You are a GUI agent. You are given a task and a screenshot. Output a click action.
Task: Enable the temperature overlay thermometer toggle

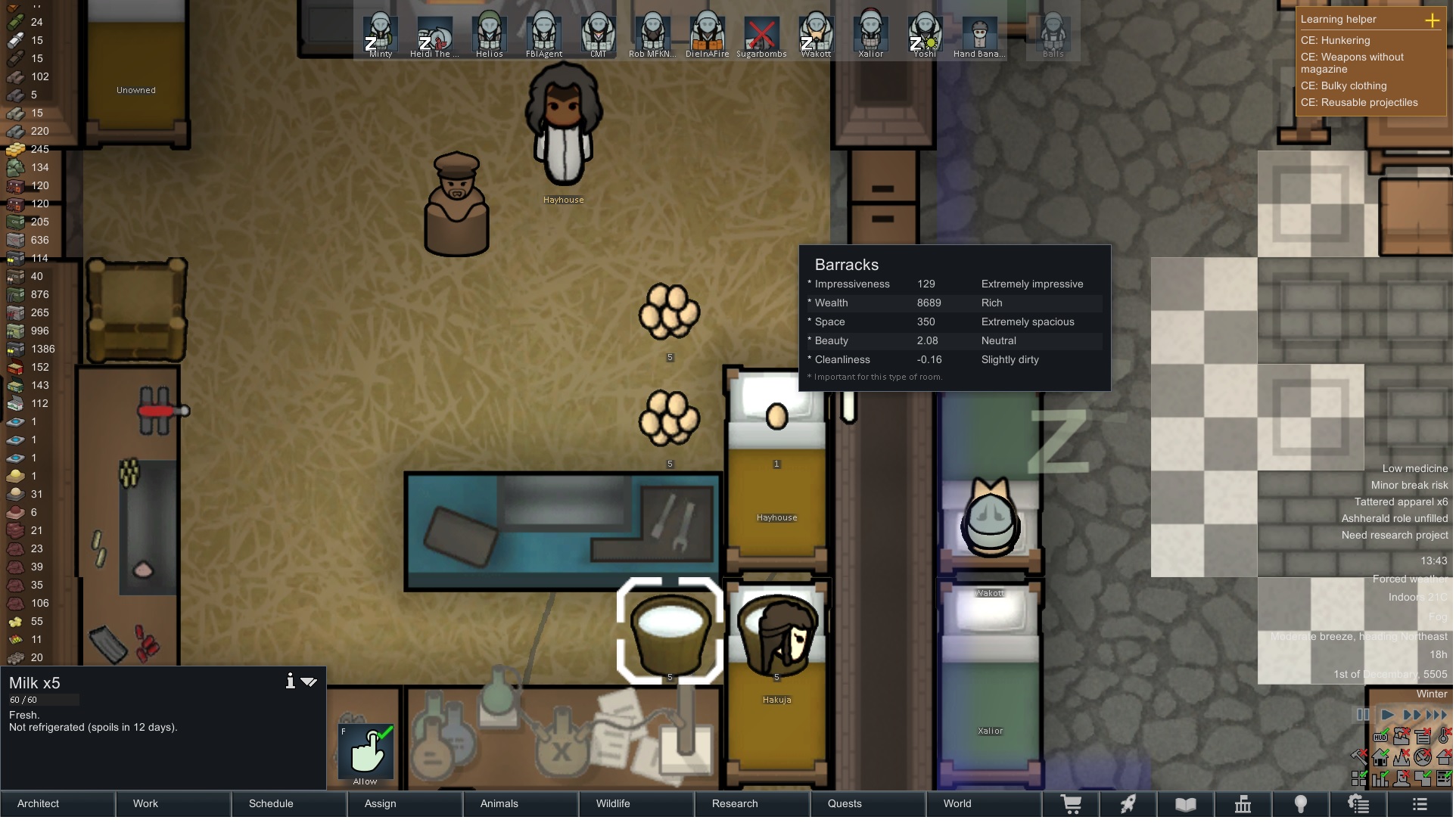point(1443,737)
